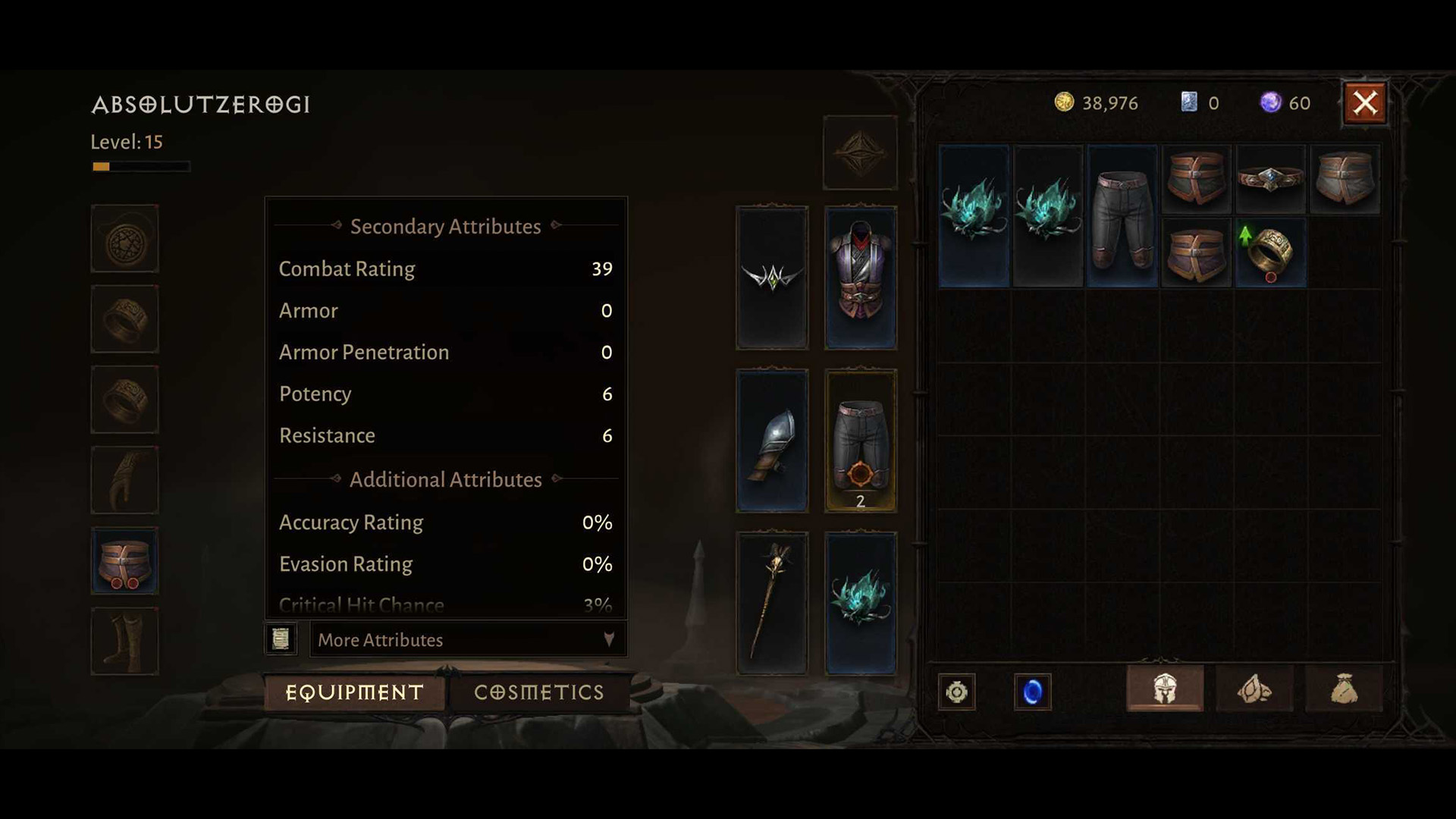Click the equipped shoulder pauldron slot

(x=772, y=441)
